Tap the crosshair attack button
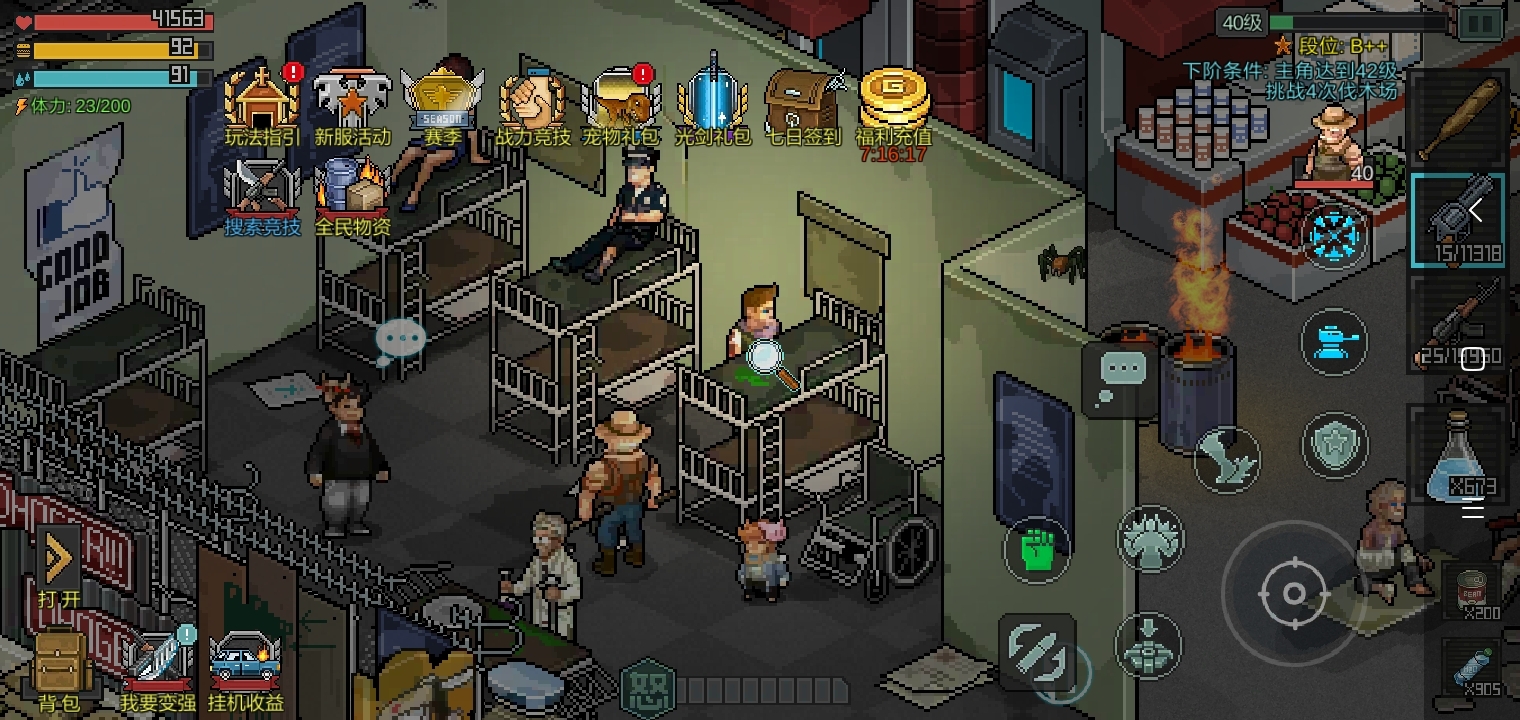 point(1292,594)
